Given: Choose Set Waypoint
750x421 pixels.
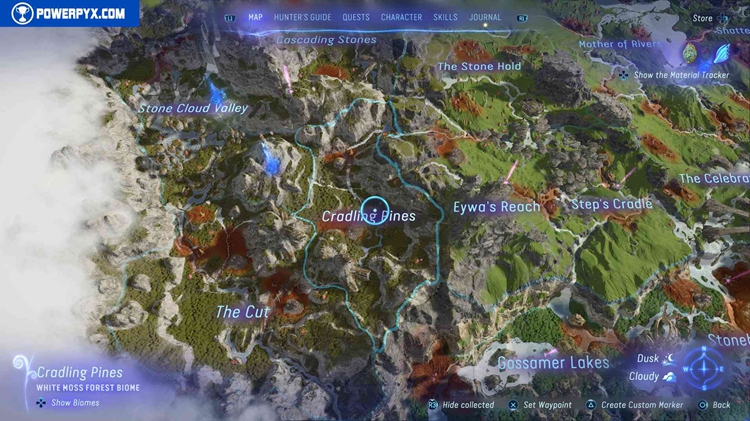Looking at the screenshot, I should coord(541,405).
